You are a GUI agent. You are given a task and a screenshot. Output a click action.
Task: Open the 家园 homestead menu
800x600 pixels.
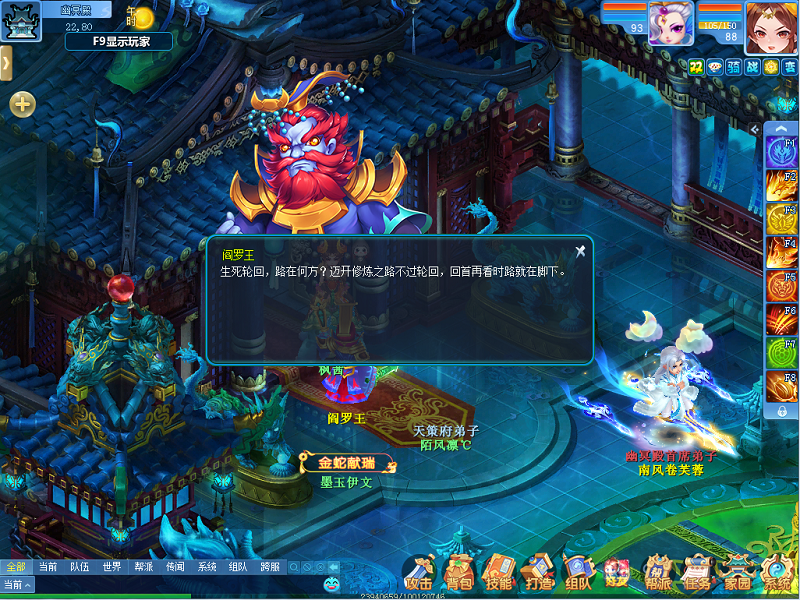pyautogui.click(x=738, y=573)
